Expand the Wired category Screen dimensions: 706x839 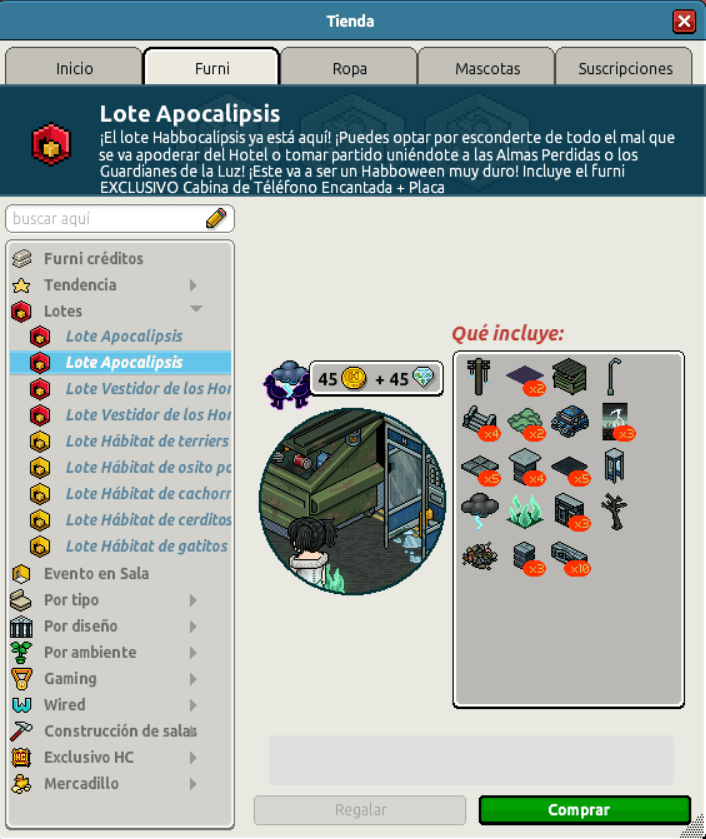click(64, 704)
